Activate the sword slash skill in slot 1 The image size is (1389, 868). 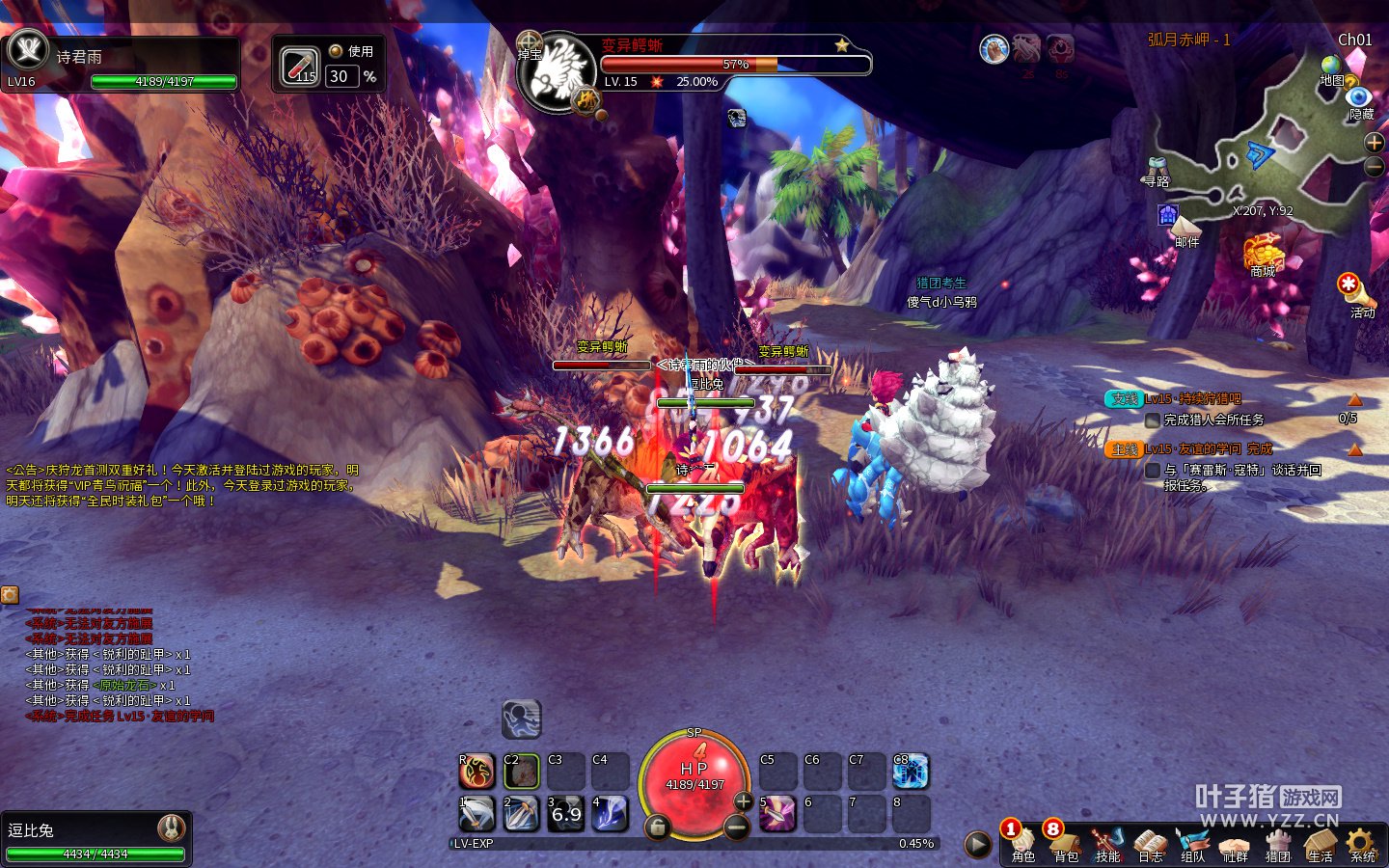pos(476,814)
